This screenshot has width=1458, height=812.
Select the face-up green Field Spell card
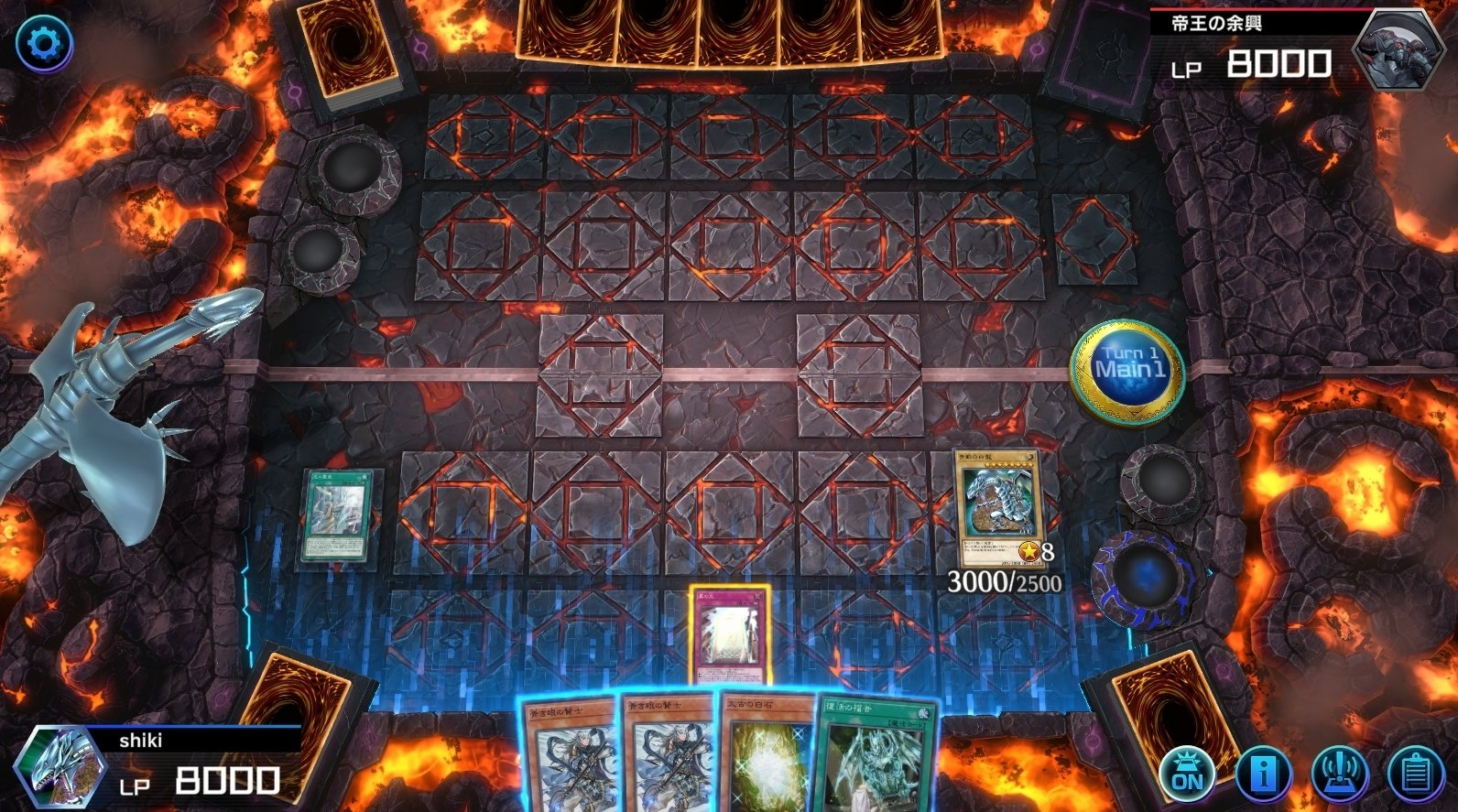(x=335, y=517)
